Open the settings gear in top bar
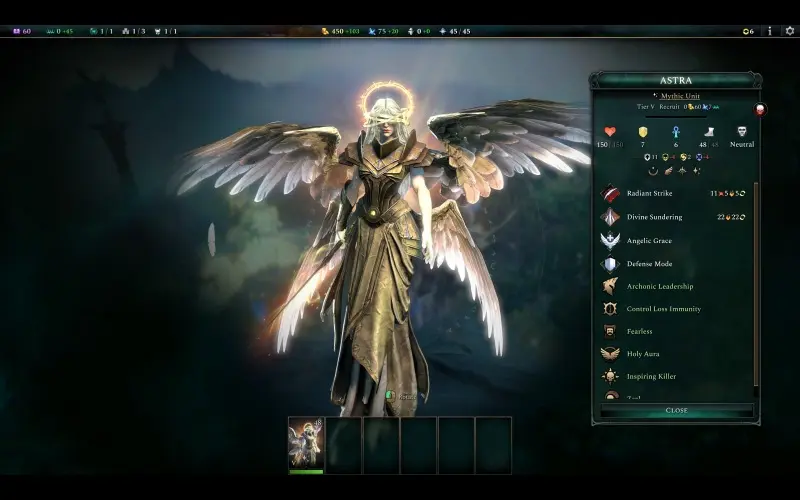This screenshot has width=800, height=500. (x=789, y=31)
